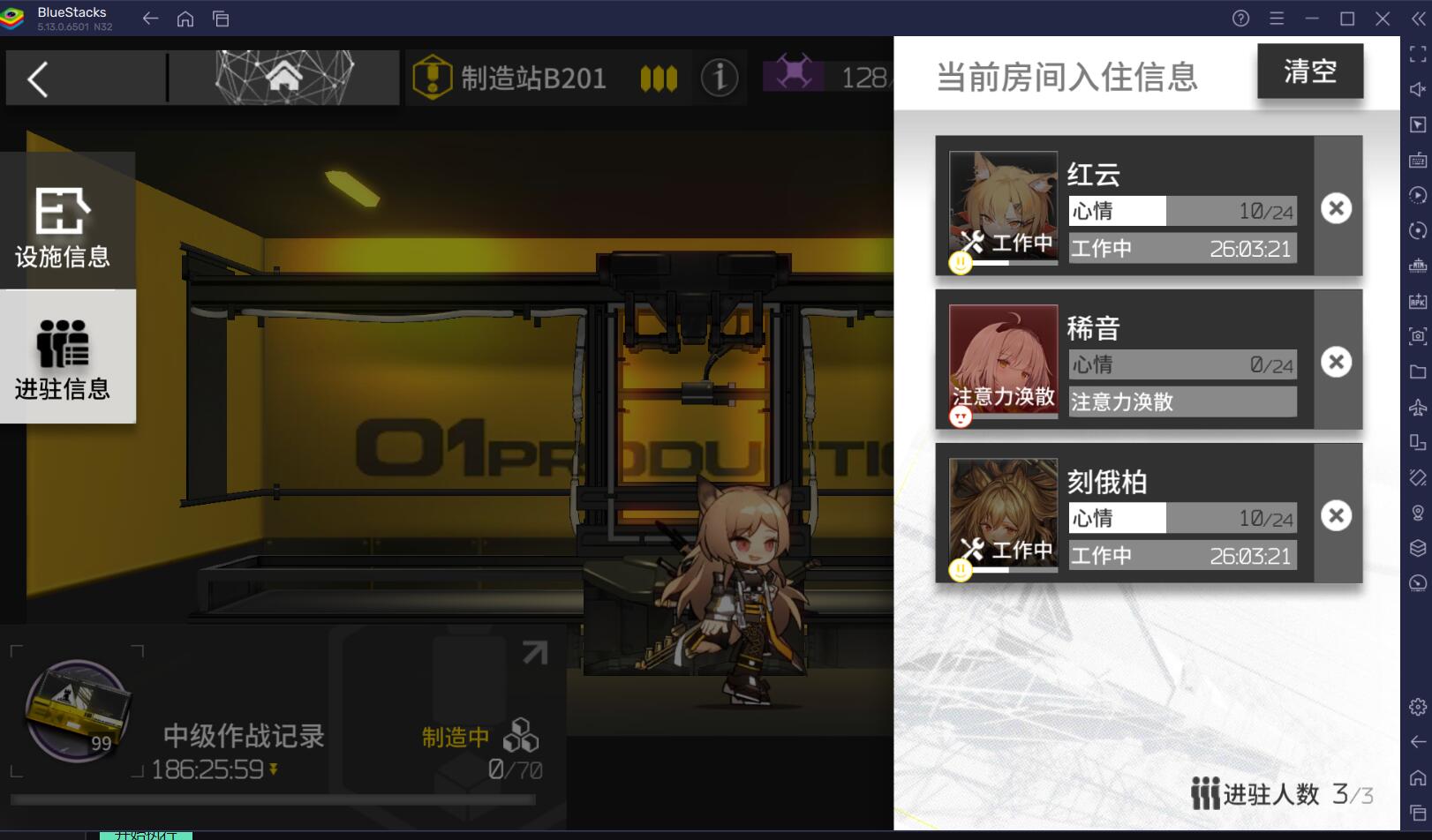Take a screenshot with the sidebar camera icon

pyautogui.click(x=1417, y=336)
